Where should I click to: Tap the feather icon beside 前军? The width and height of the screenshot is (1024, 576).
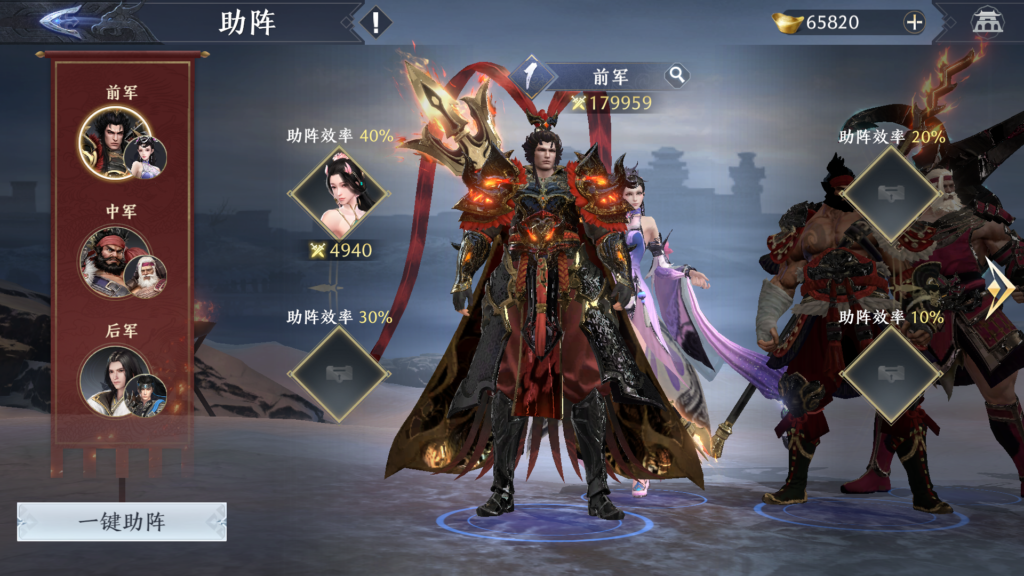tap(533, 76)
